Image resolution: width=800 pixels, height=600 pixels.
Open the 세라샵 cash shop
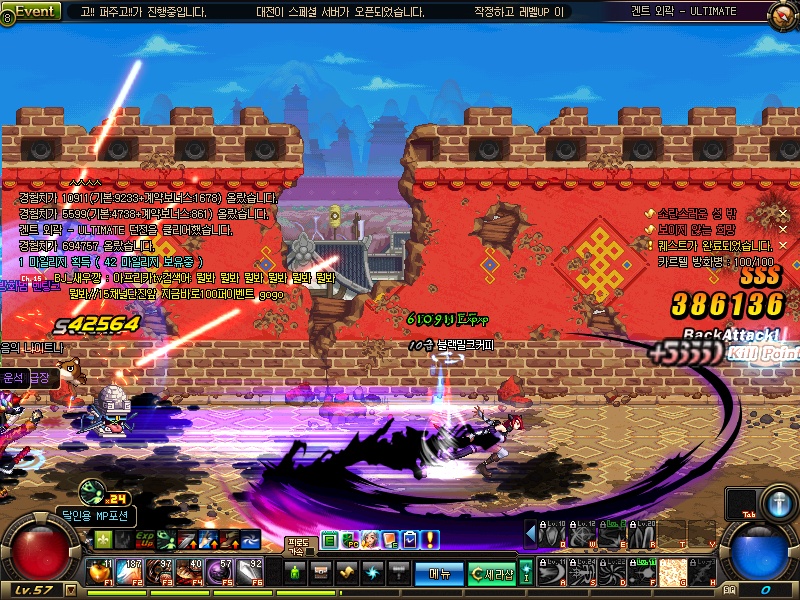[x=492, y=573]
